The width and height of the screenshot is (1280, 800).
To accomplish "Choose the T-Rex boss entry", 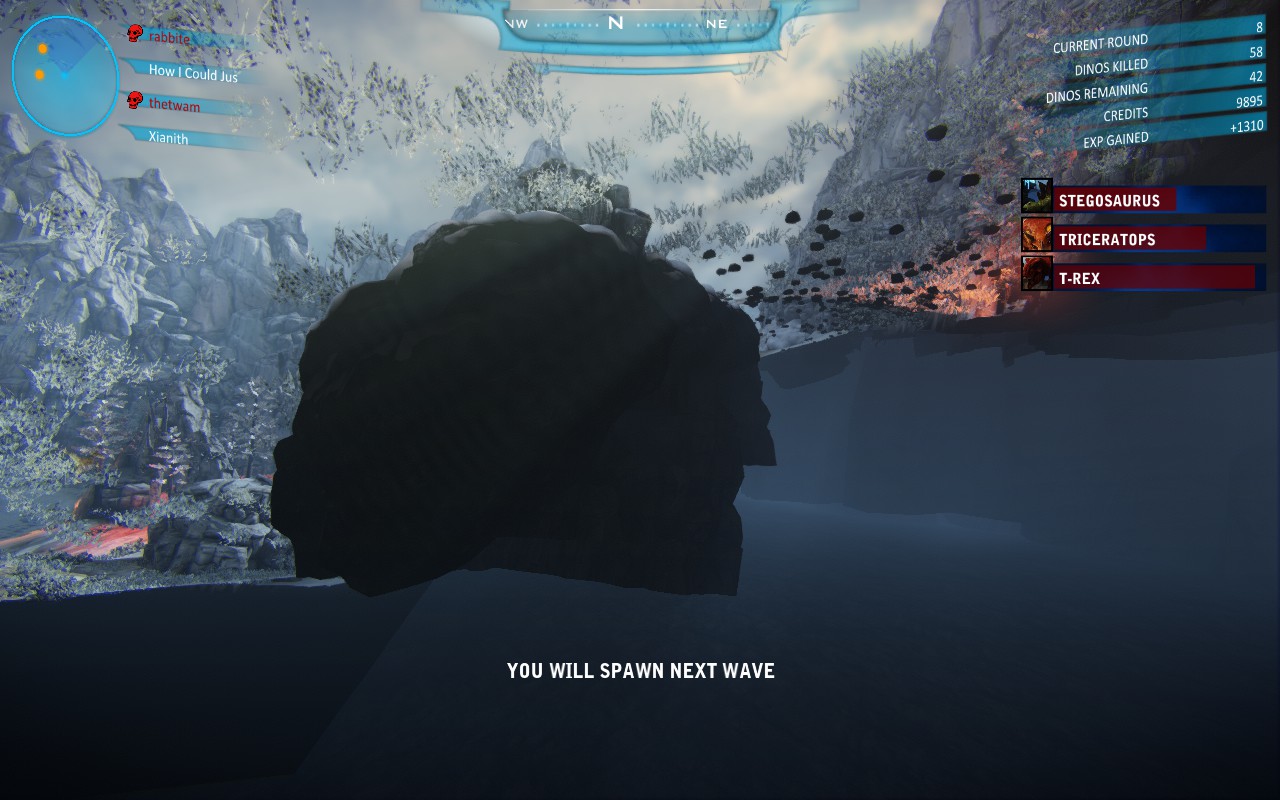I will tap(1158, 278).
